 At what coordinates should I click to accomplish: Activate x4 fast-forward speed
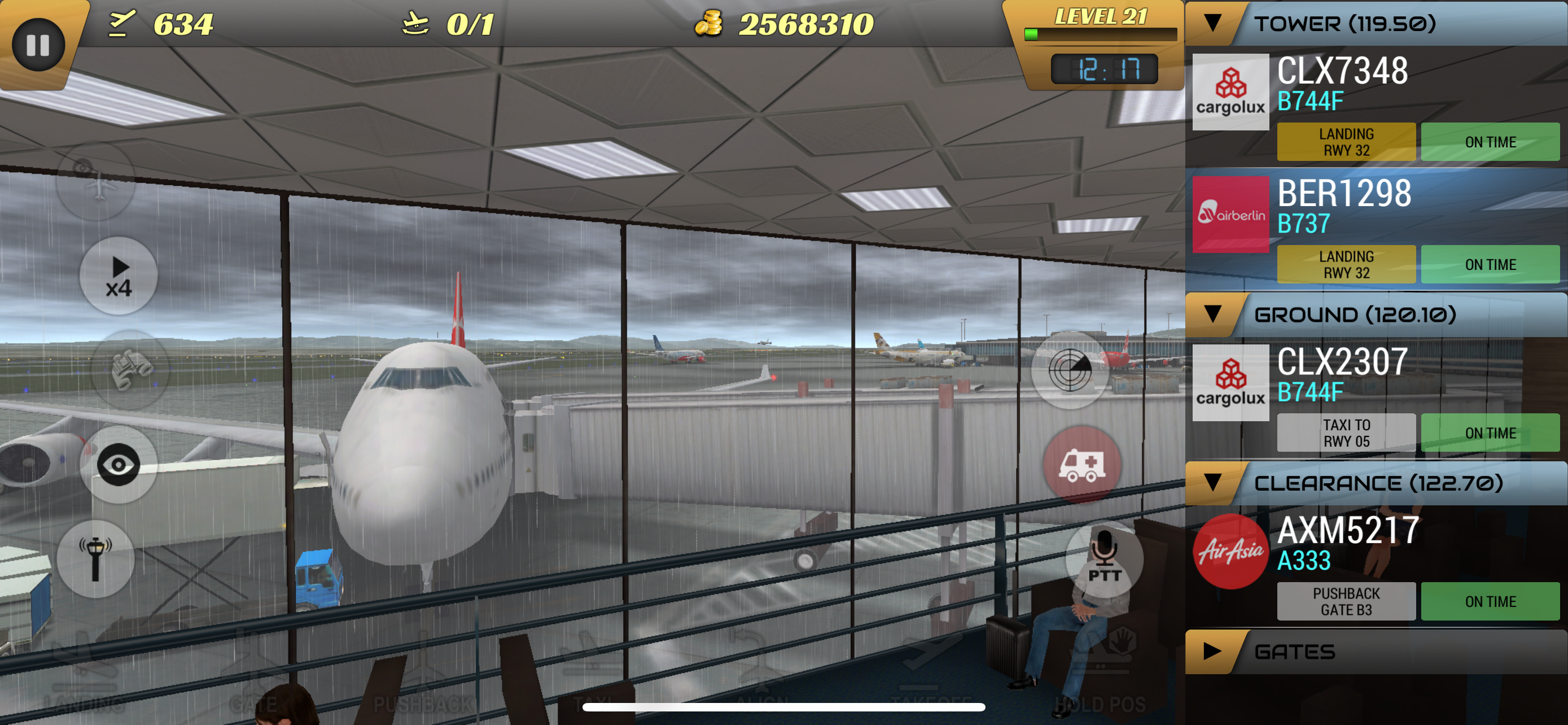pyautogui.click(x=119, y=276)
